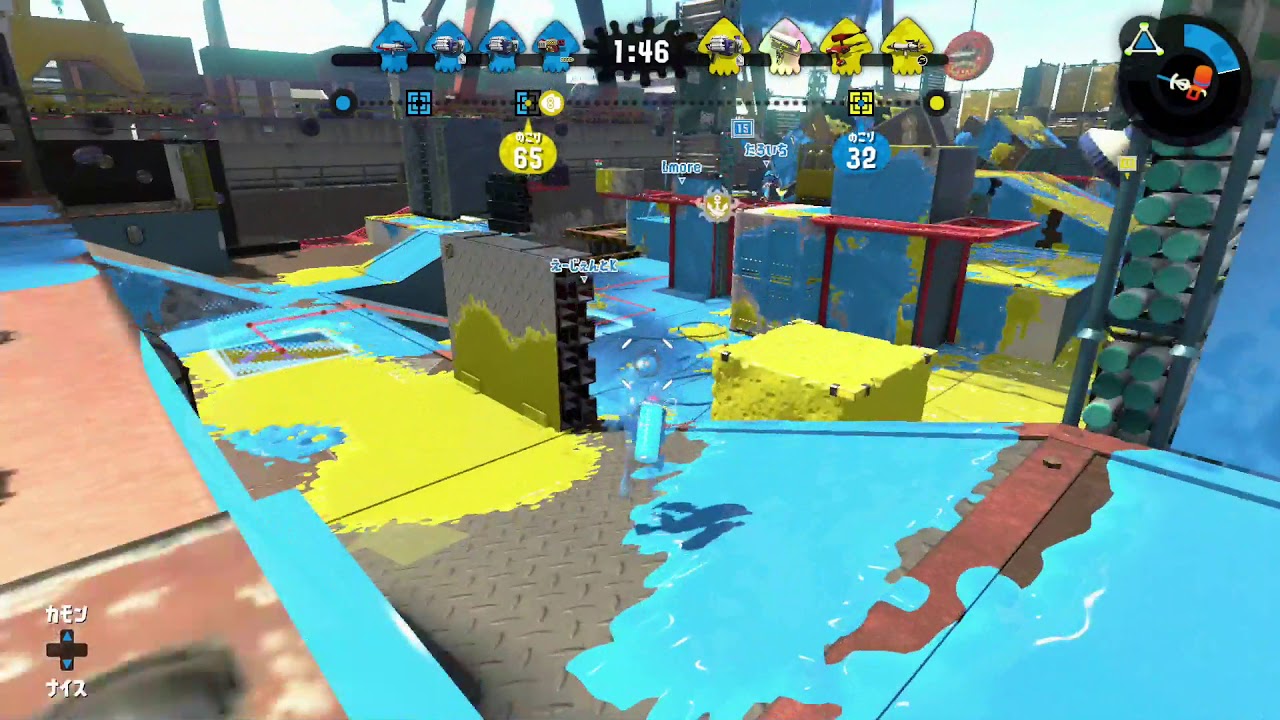Click the first yellow team Splattershot squid icon
Viewport: 1280px width, 720px height.
(724, 46)
